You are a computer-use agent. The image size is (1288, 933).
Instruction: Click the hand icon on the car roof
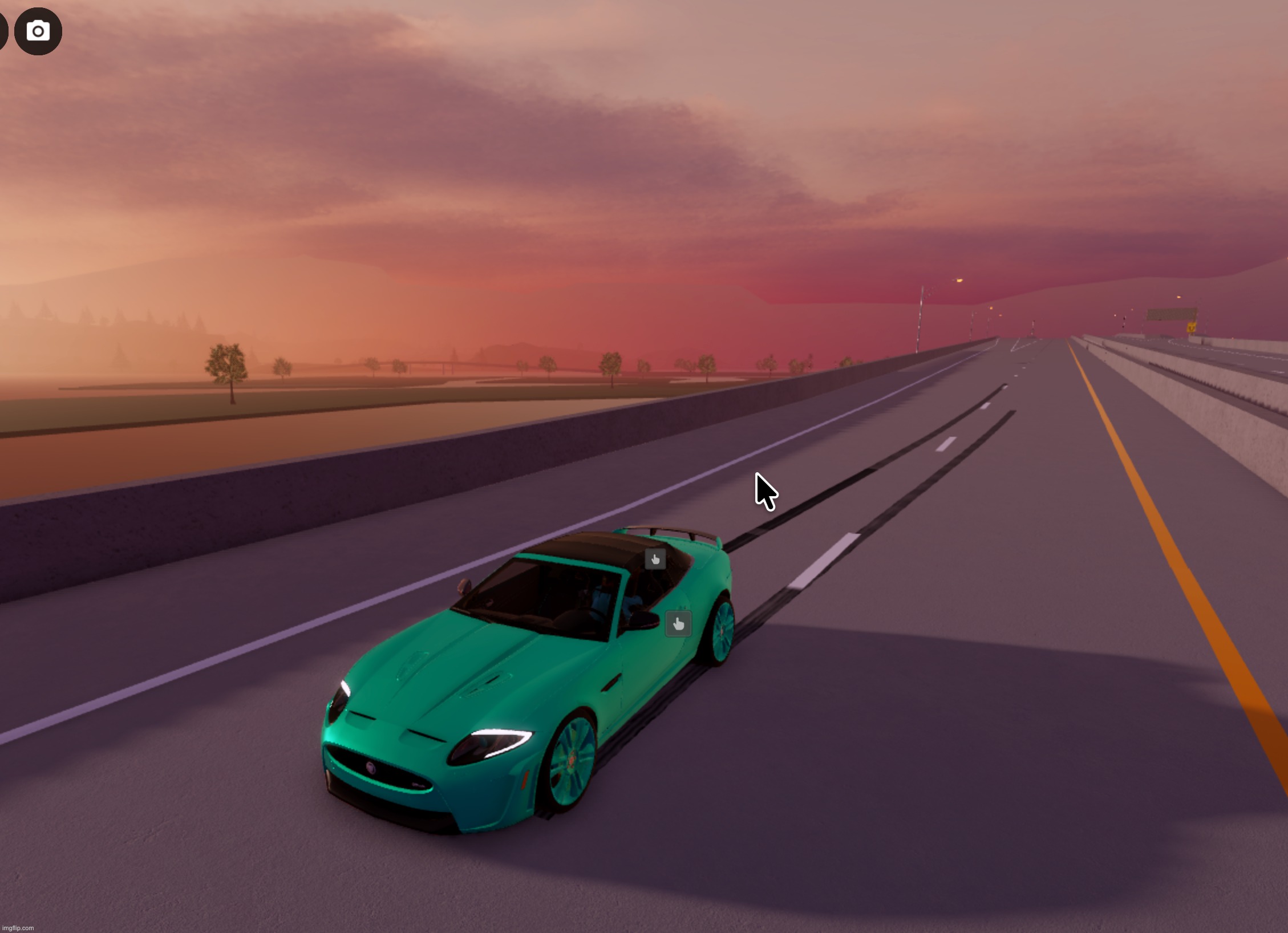point(655,559)
